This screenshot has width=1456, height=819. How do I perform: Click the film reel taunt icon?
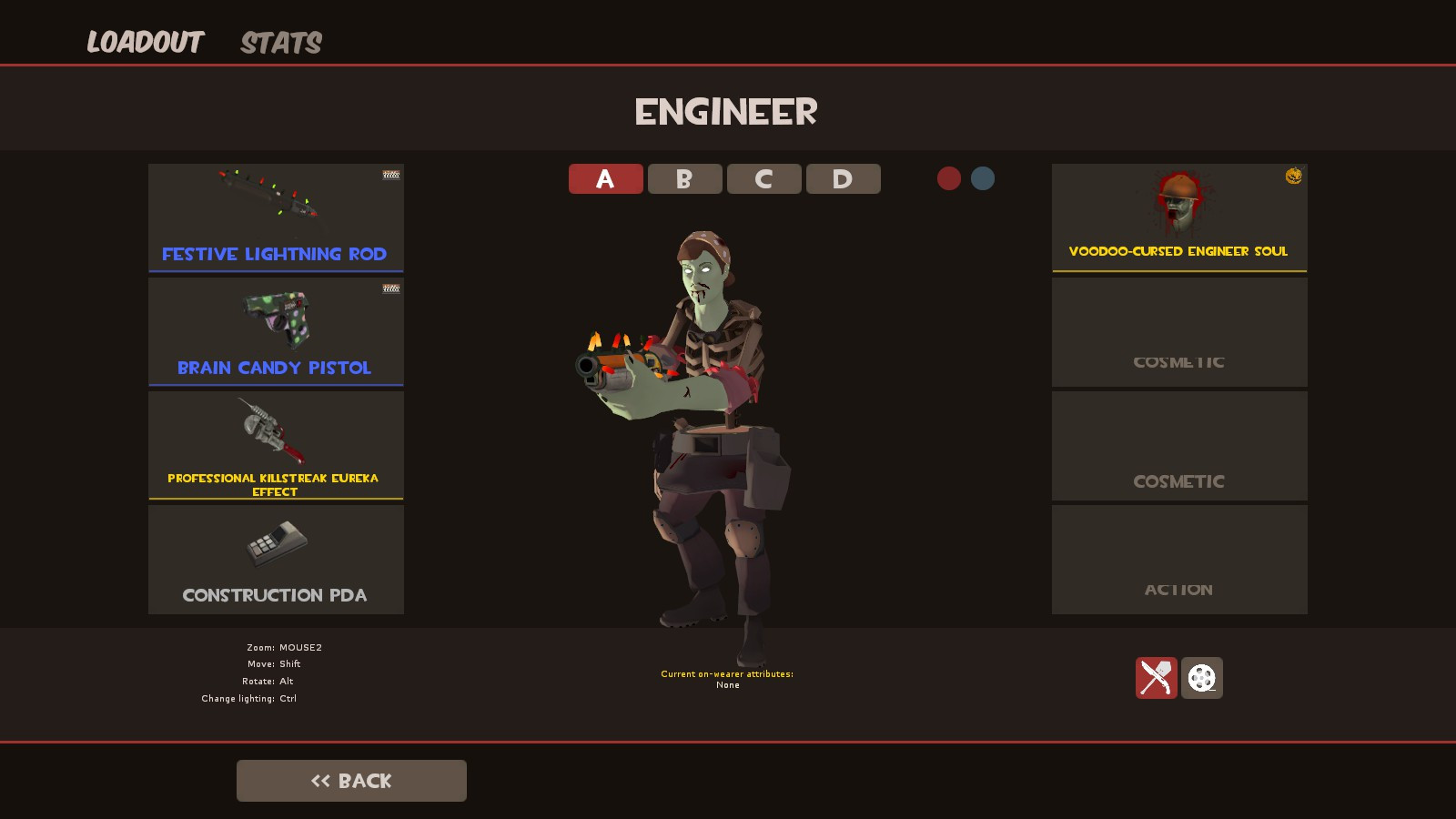click(1202, 678)
